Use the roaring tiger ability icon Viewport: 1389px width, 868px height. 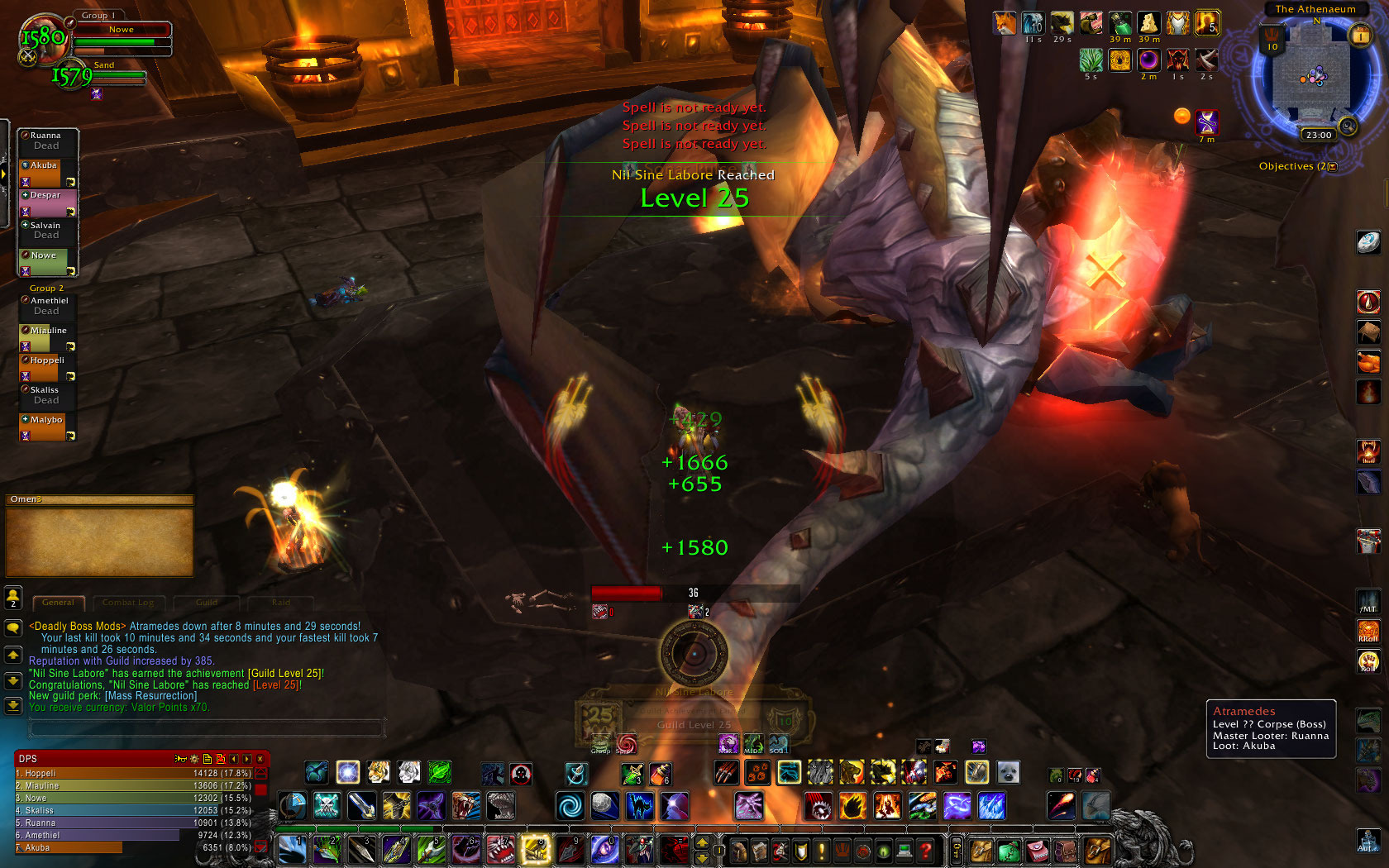click(x=466, y=805)
